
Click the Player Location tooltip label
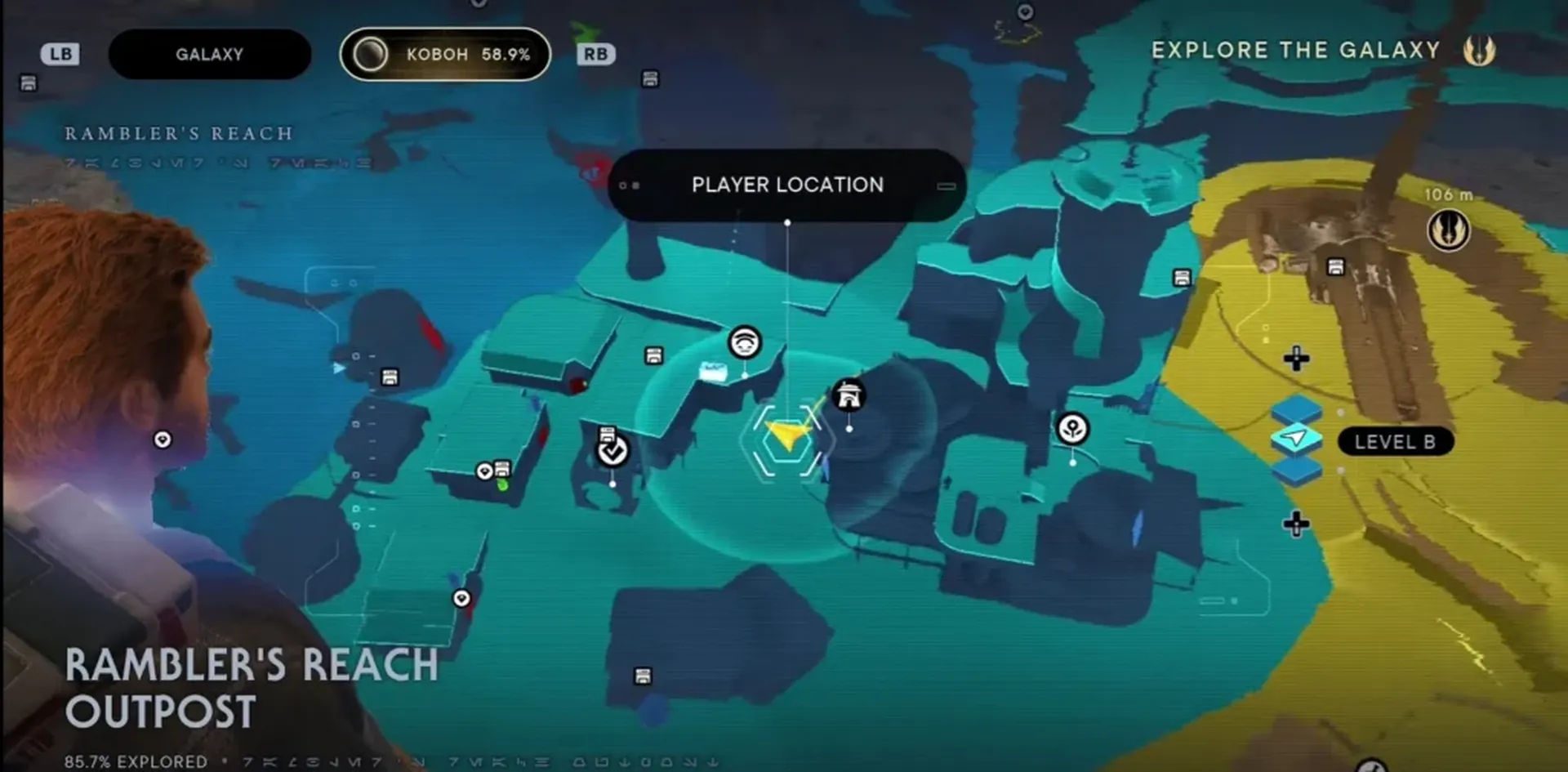click(x=786, y=185)
